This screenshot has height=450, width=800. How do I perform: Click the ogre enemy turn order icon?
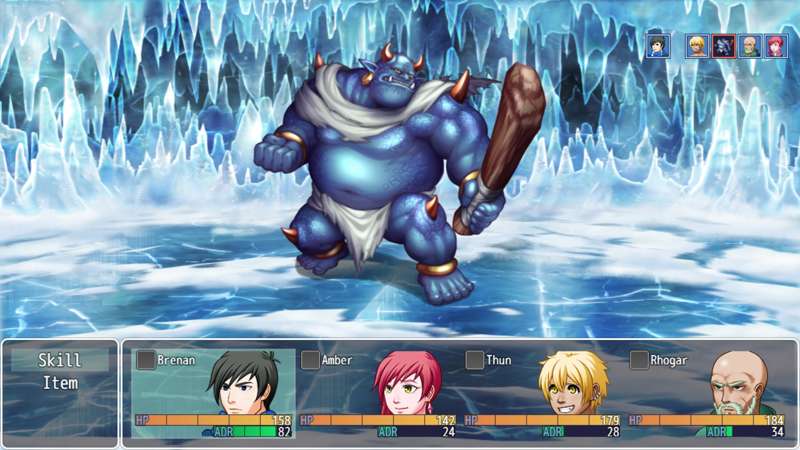[723, 46]
